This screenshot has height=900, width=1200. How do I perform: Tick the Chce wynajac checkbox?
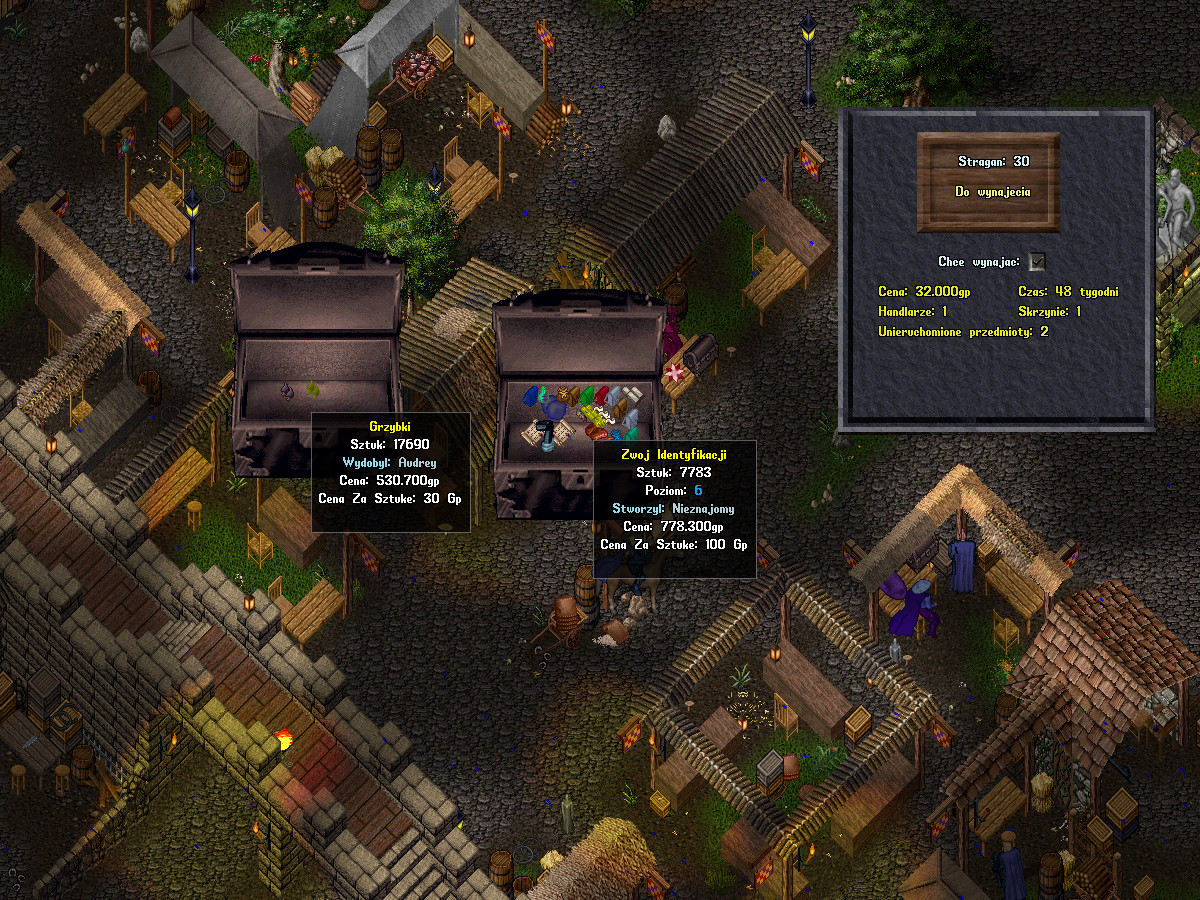[x=1037, y=261]
